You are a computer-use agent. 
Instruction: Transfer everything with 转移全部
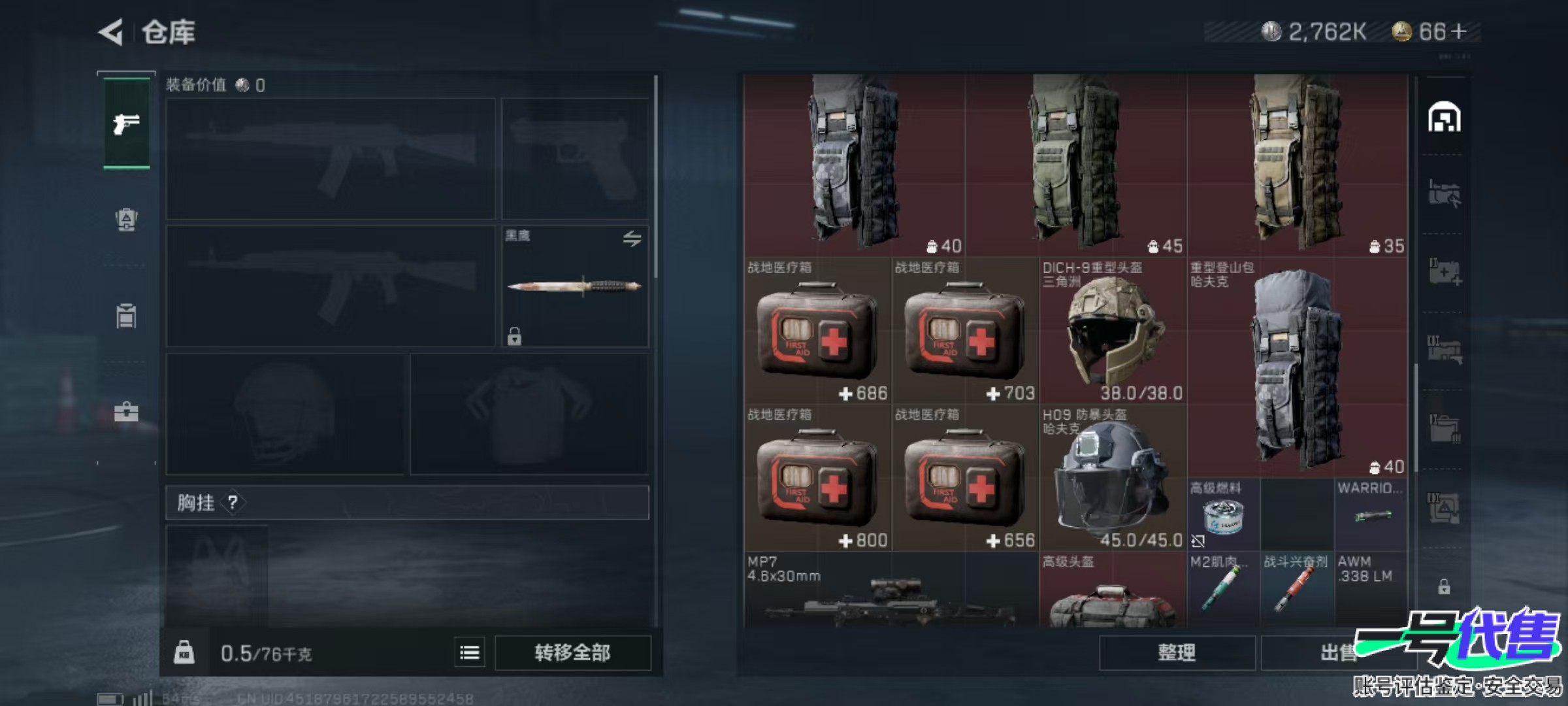(572, 652)
